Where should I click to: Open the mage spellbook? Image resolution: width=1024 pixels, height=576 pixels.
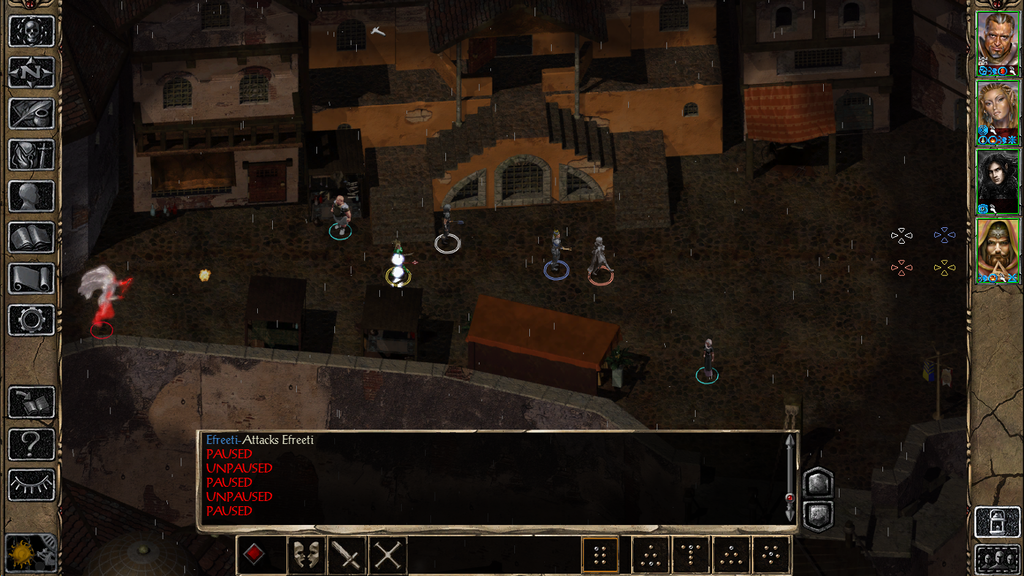31,237
